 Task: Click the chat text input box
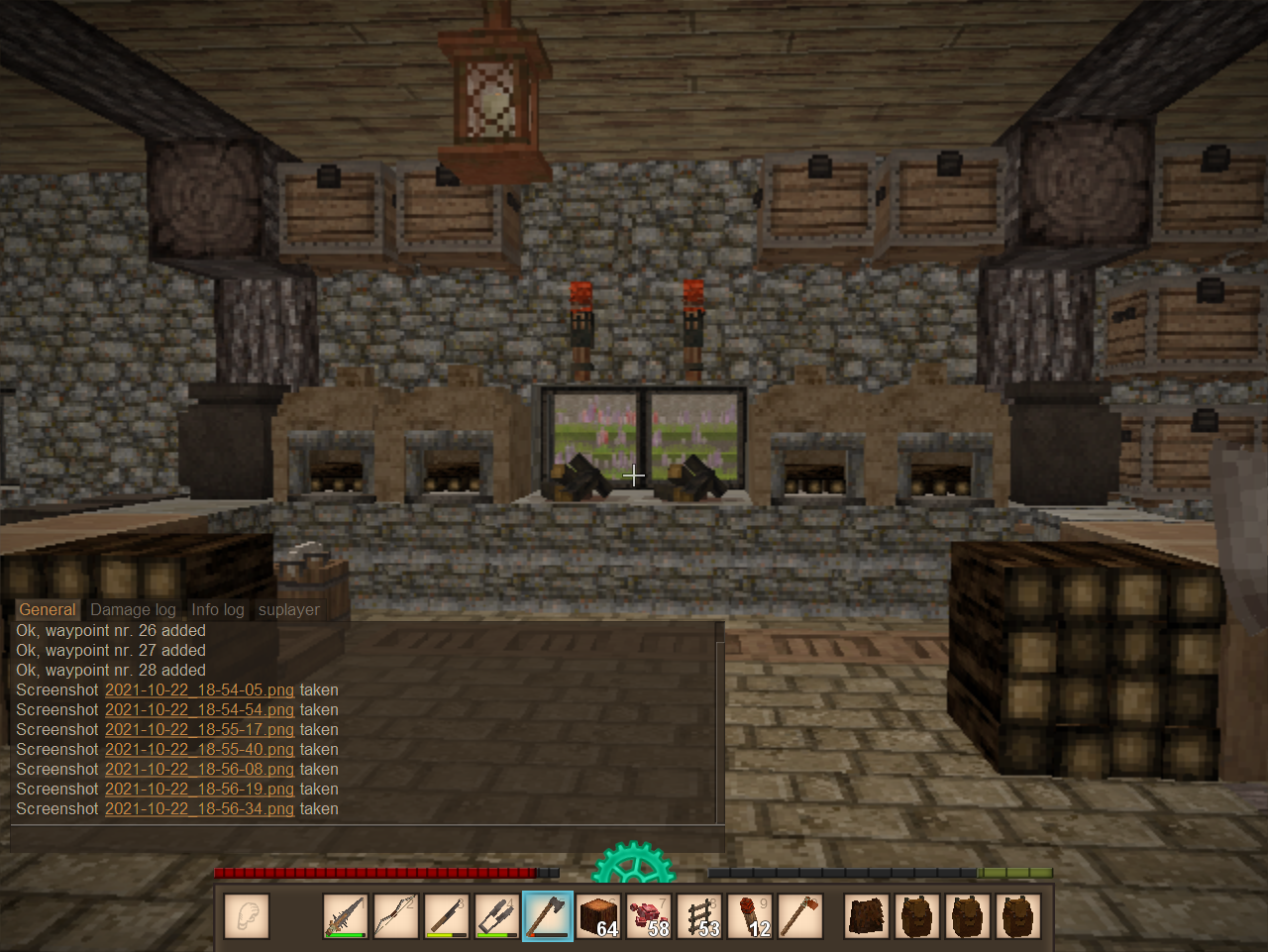[x=367, y=838]
